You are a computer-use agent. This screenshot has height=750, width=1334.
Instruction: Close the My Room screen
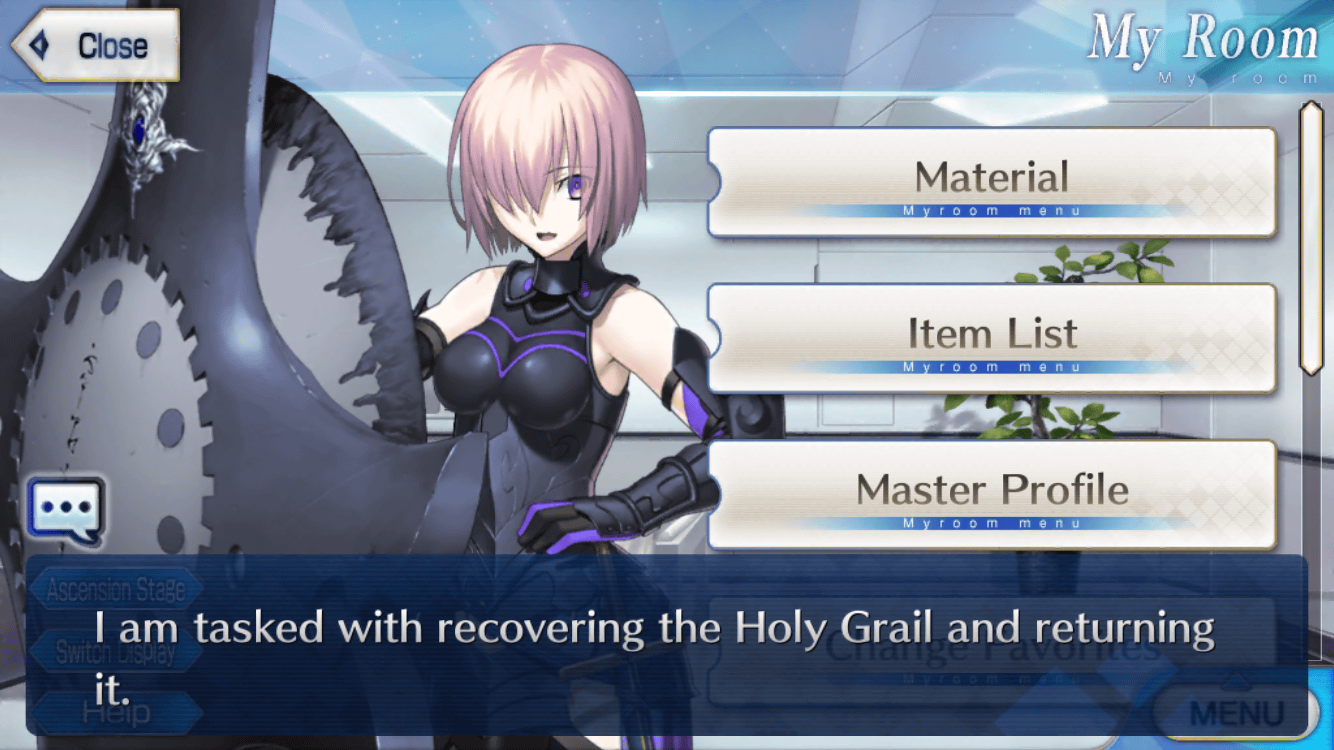[96, 45]
